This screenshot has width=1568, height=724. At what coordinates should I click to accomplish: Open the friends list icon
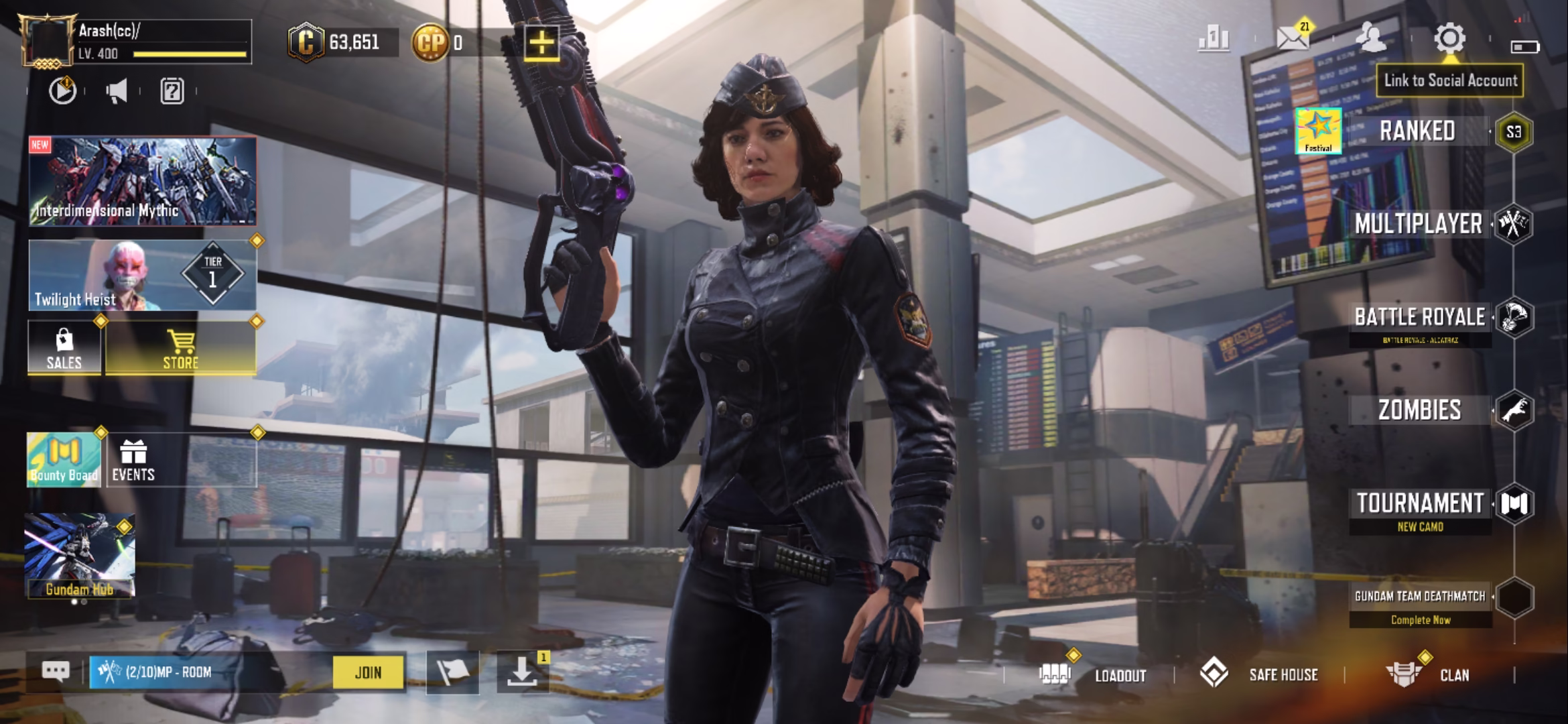click(1371, 39)
